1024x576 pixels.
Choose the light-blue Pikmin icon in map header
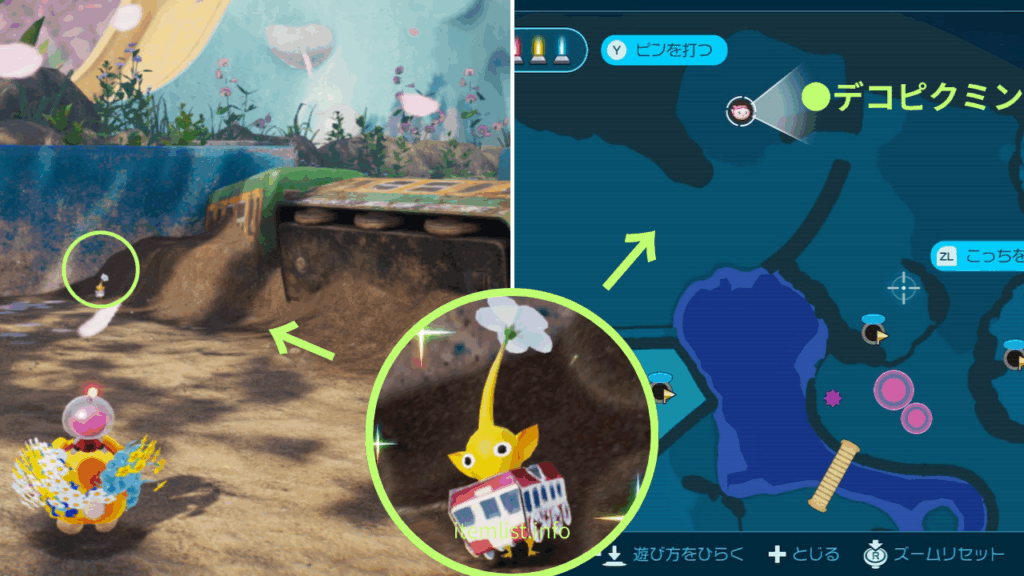tap(562, 50)
